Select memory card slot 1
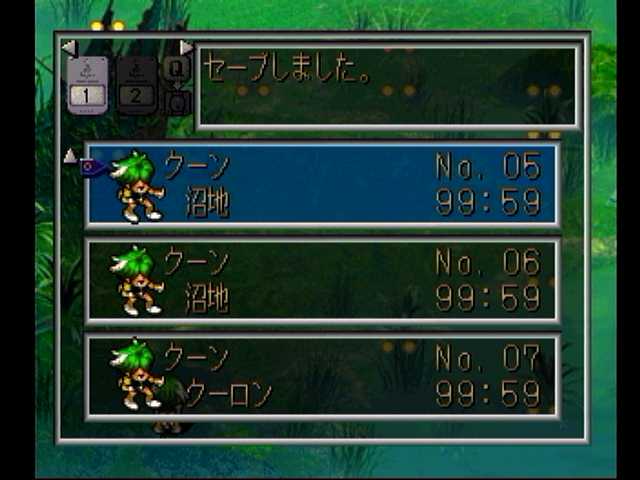 (x=88, y=85)
